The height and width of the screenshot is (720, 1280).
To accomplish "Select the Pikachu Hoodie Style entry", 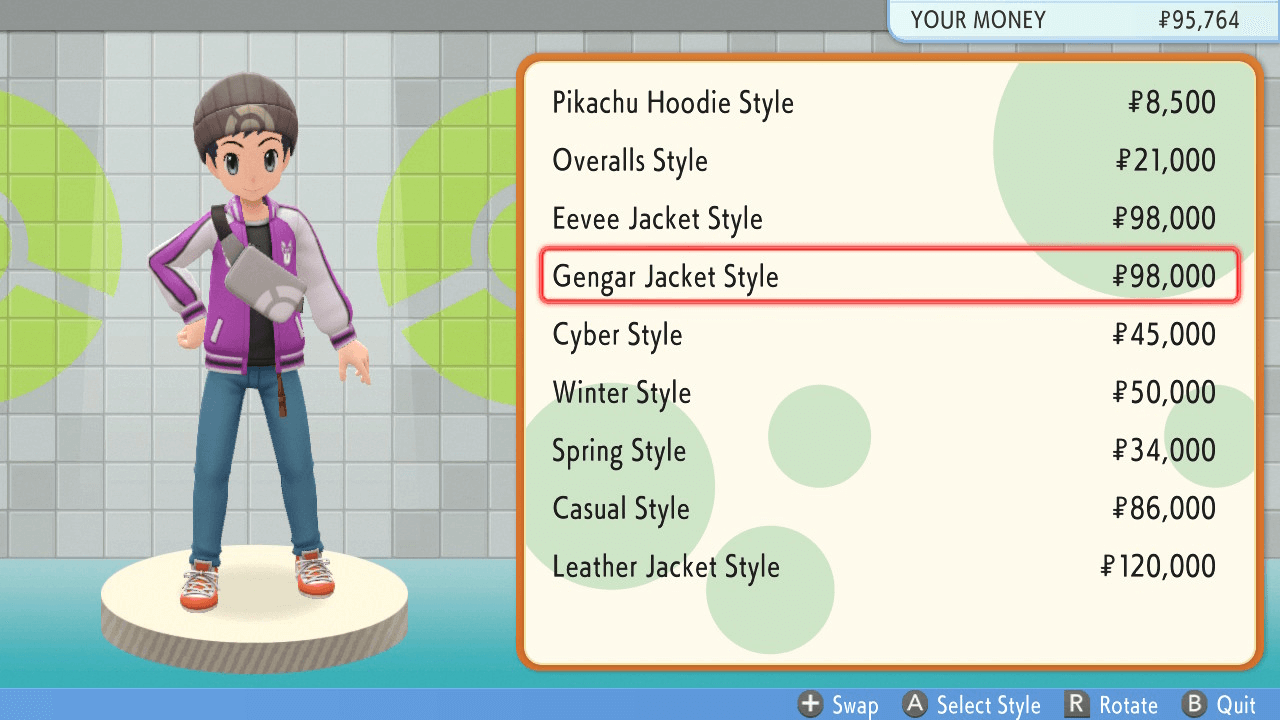I will tap(672, 102).
